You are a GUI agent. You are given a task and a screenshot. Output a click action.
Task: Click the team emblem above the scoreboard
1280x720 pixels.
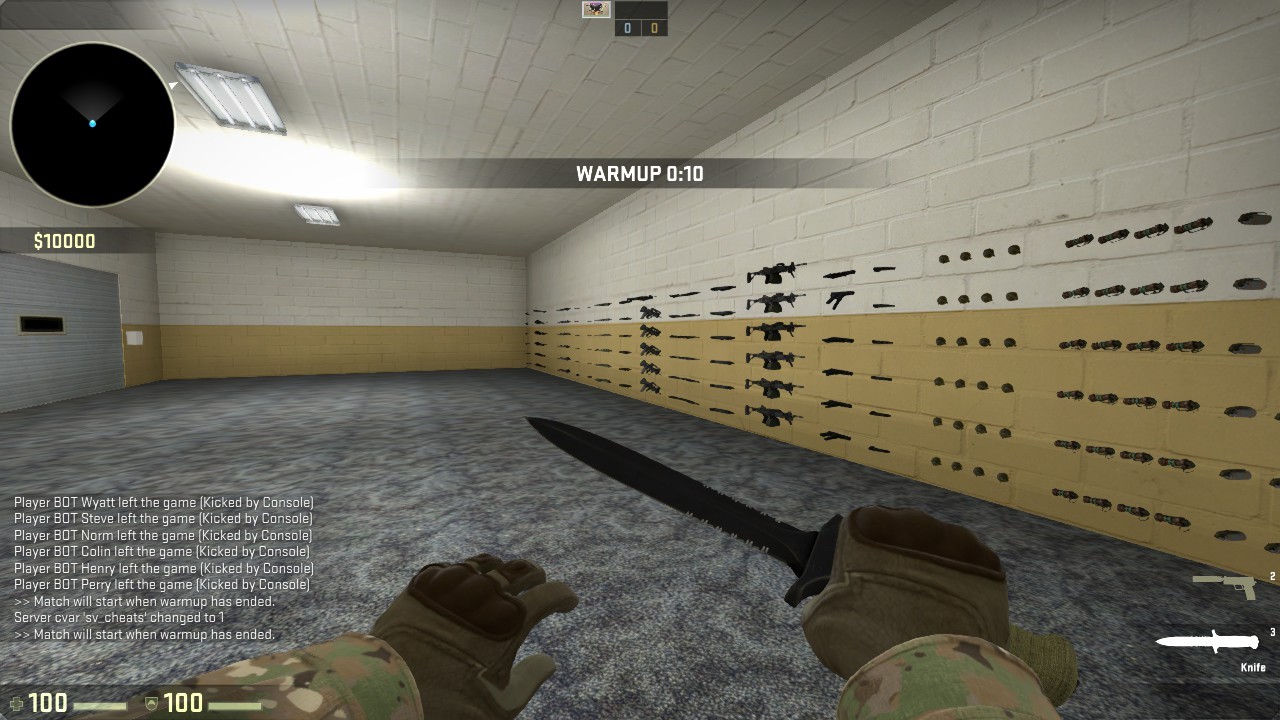pyautogui.click(x=597, y=10)
